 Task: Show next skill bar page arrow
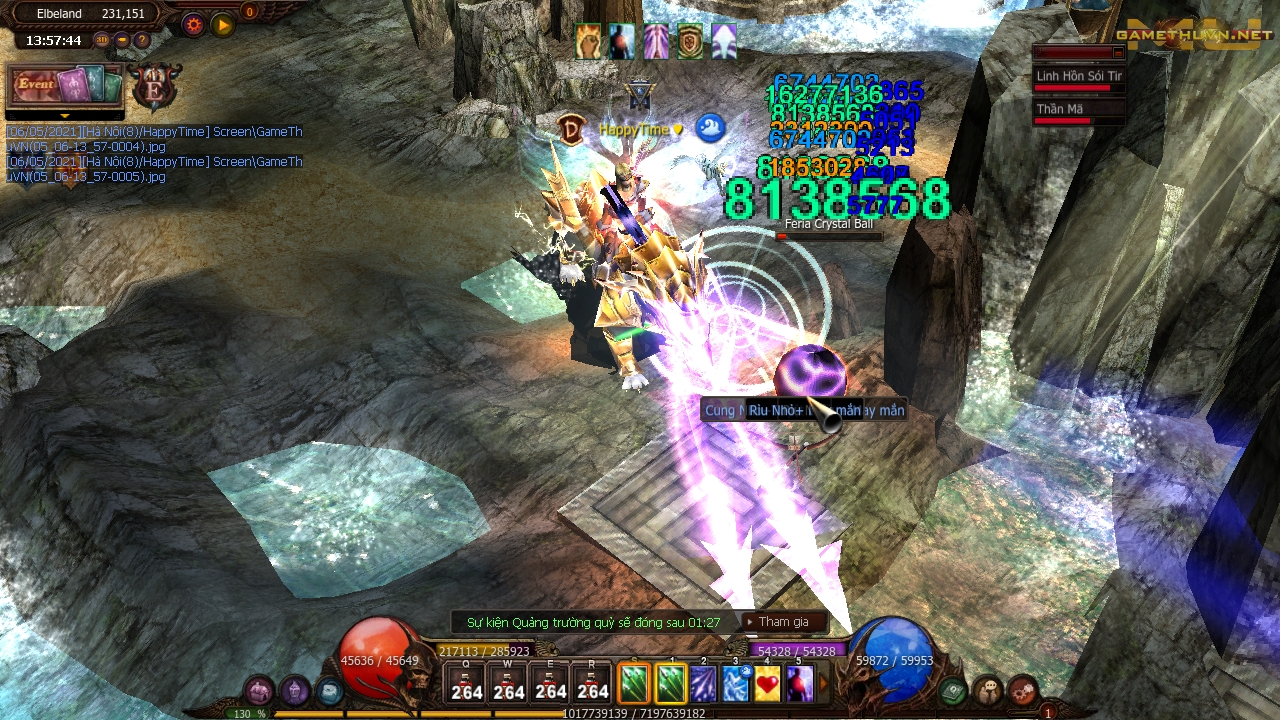pos(825,685)
